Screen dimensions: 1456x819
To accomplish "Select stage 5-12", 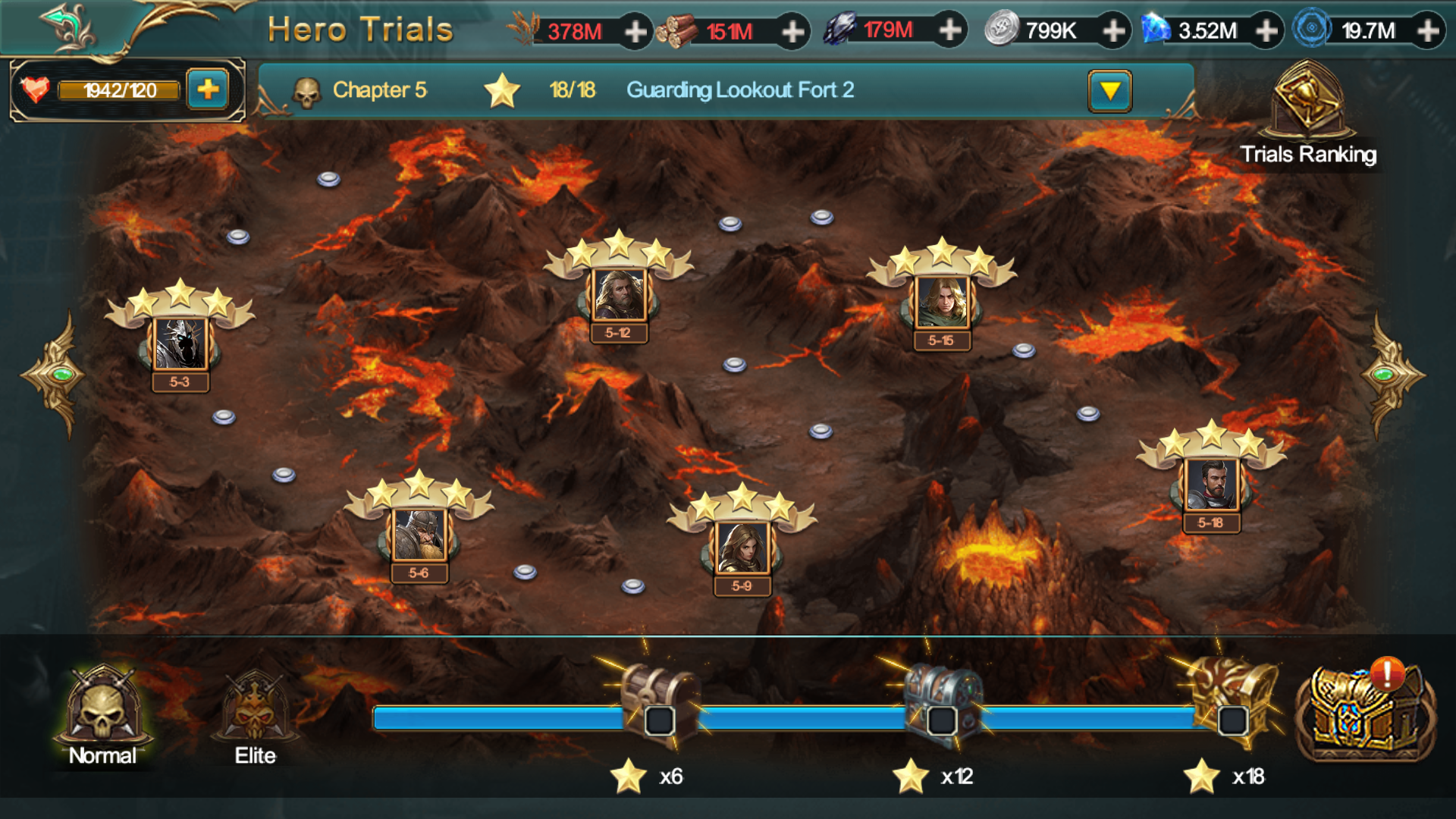I will point(619,296).
